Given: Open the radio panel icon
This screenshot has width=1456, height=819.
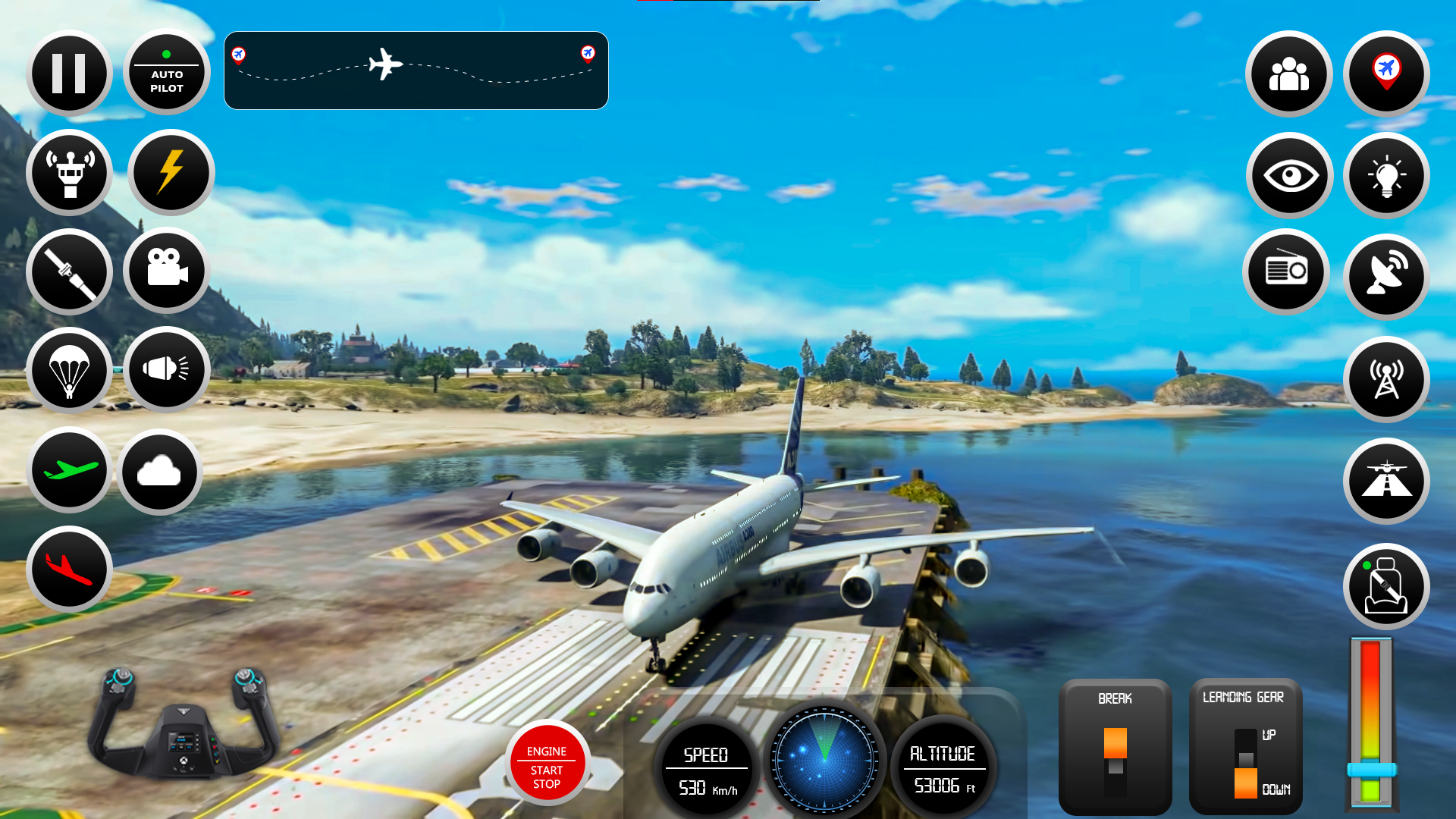Looking at the screenshot, I should [x=1287, y=271].
